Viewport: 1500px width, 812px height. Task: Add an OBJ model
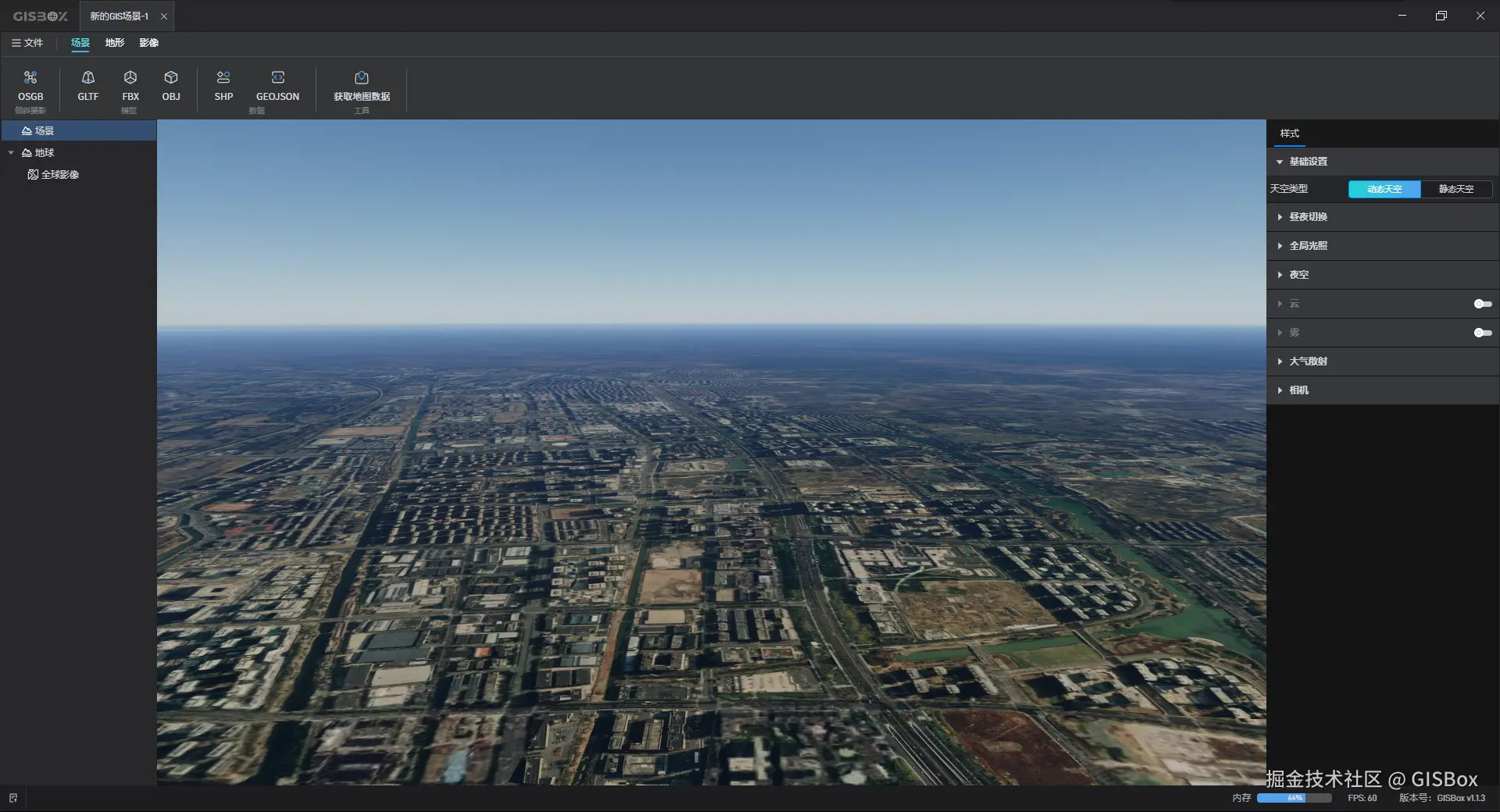pos(171,86)
